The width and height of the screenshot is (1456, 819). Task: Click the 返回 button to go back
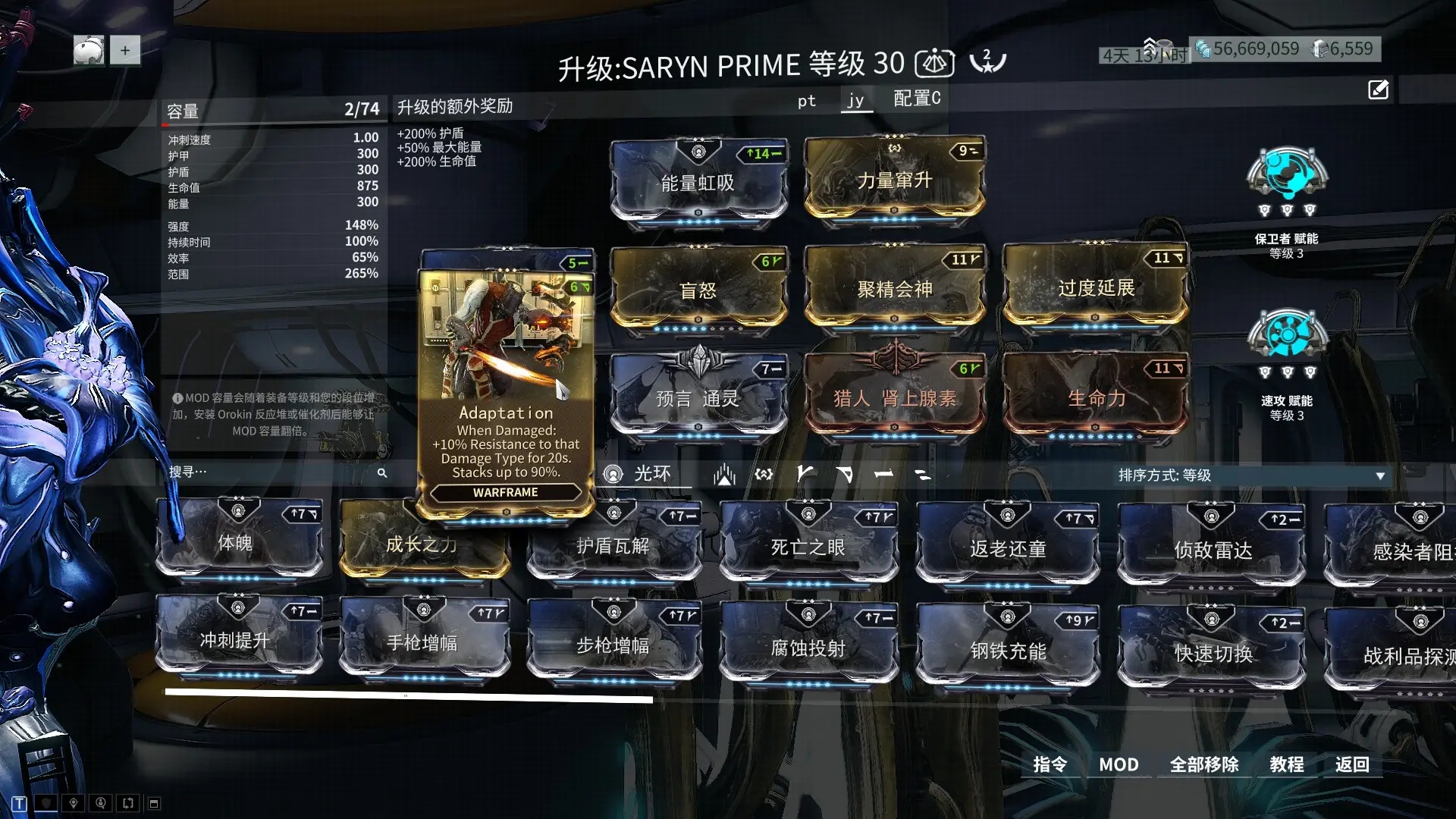pyautogui.click(x=1353, y=764)
